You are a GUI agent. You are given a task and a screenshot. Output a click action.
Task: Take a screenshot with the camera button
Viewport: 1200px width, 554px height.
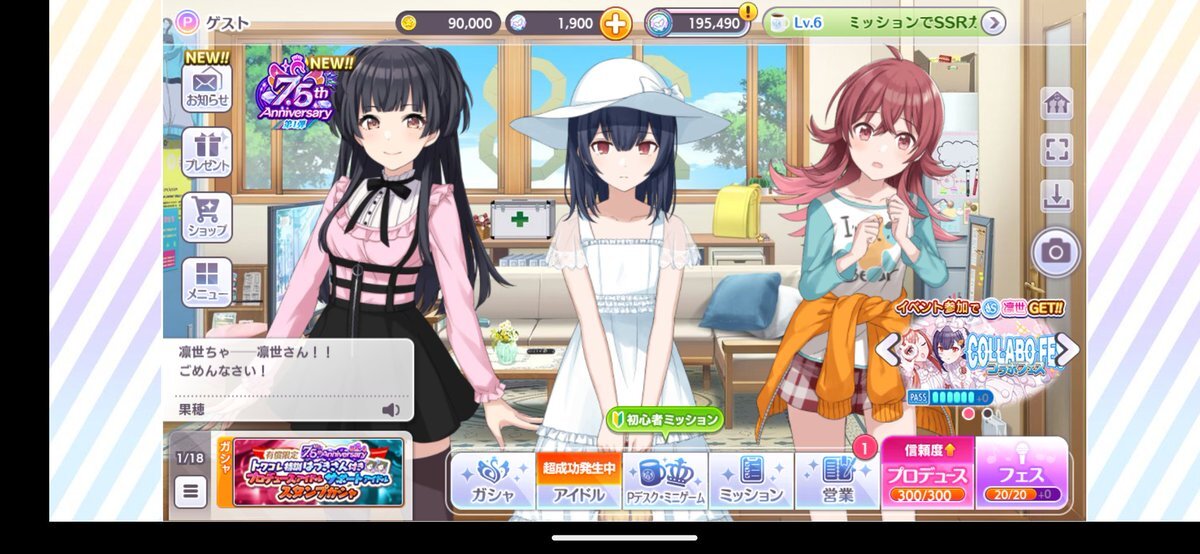click(1054, 251)
